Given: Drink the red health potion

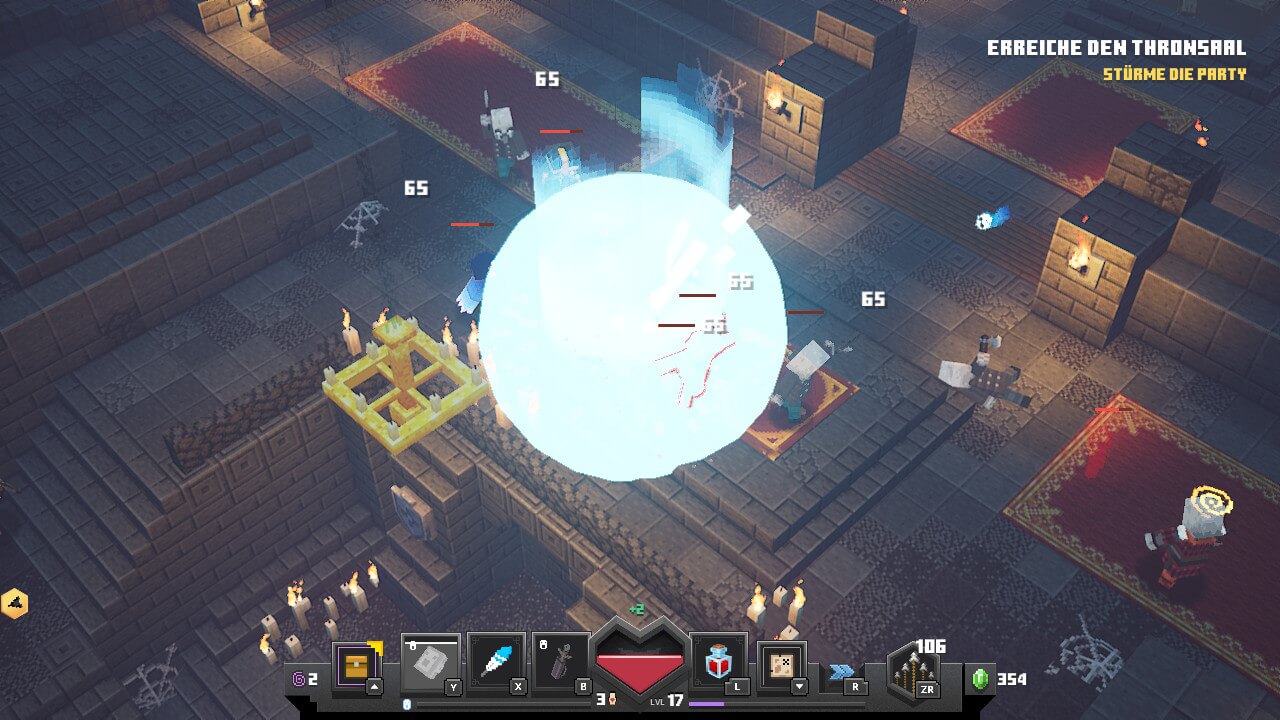Looking at the screenshot, I should click(x=718, y=662).
